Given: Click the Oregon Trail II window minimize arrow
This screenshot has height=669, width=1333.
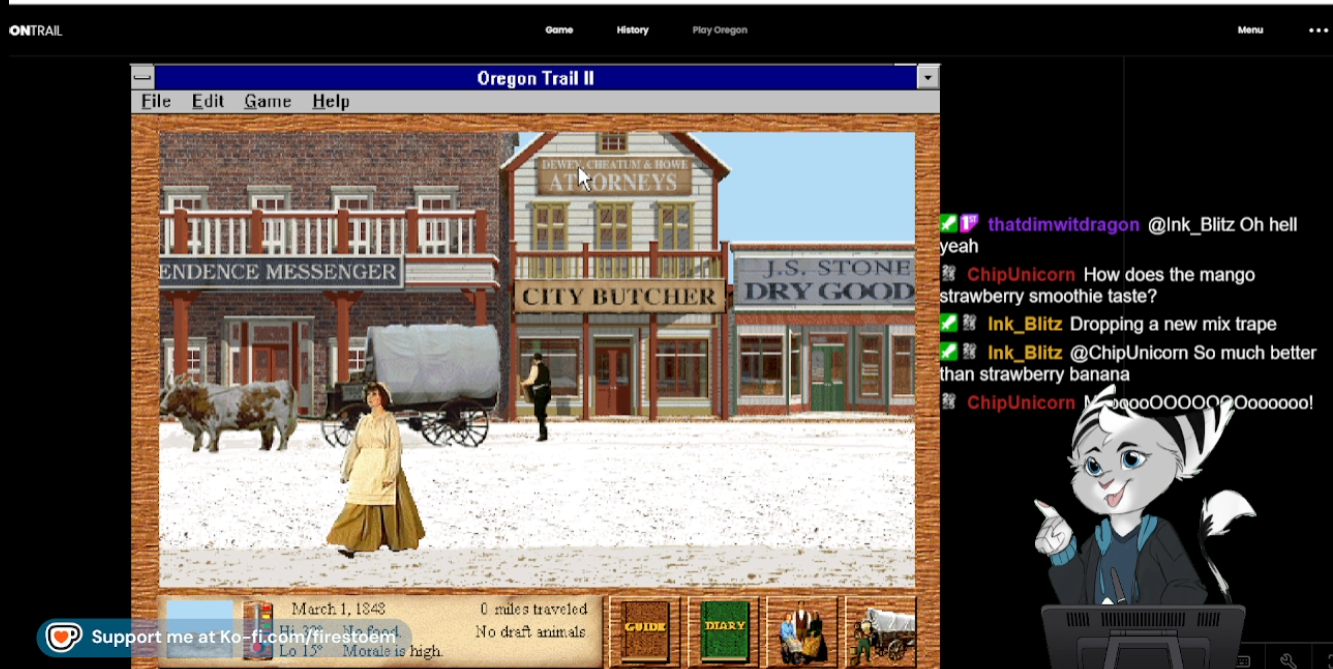Looking at the screenshot, I should [928, 78].
